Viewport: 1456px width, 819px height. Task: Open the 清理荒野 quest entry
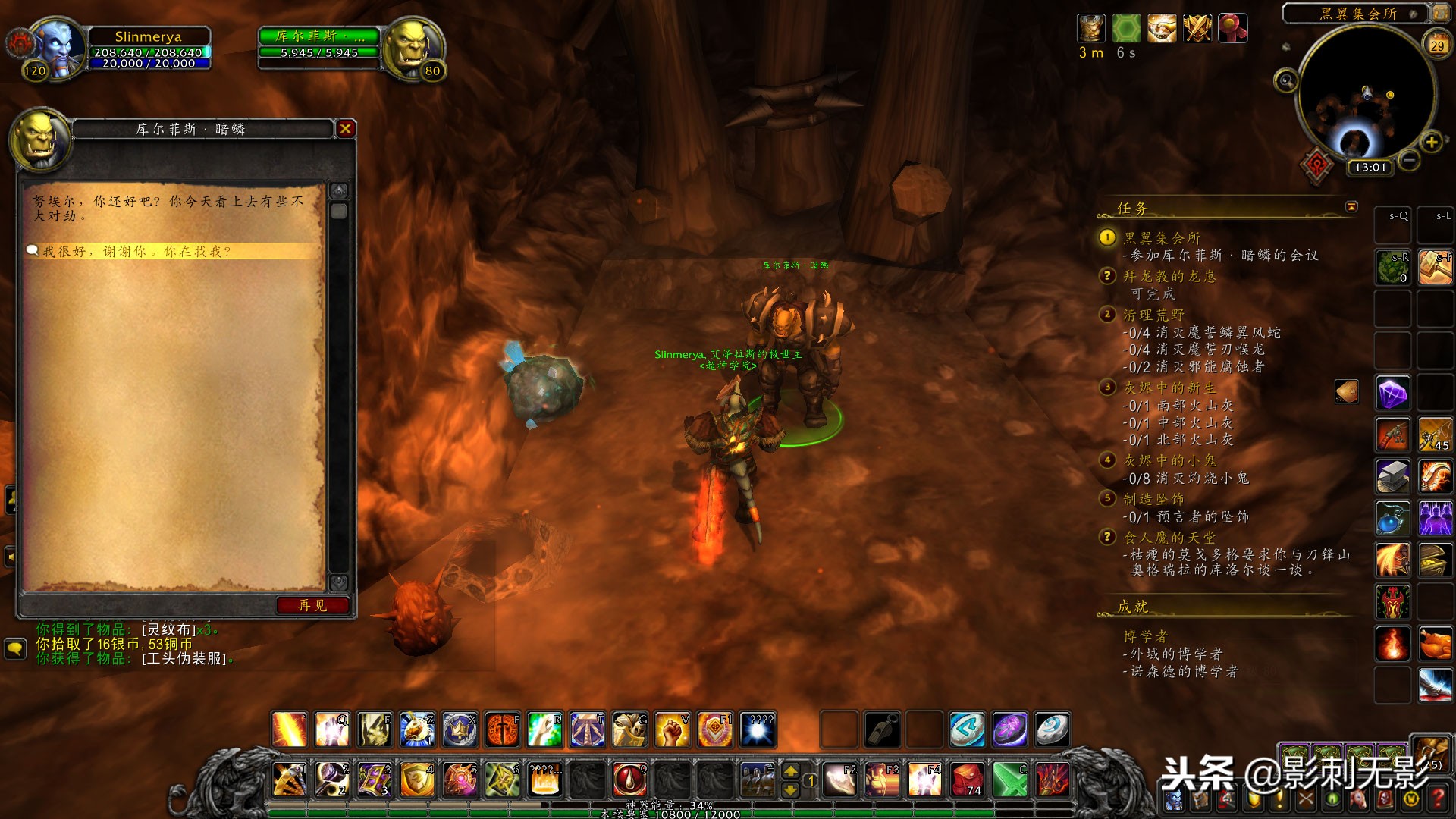1153,315
